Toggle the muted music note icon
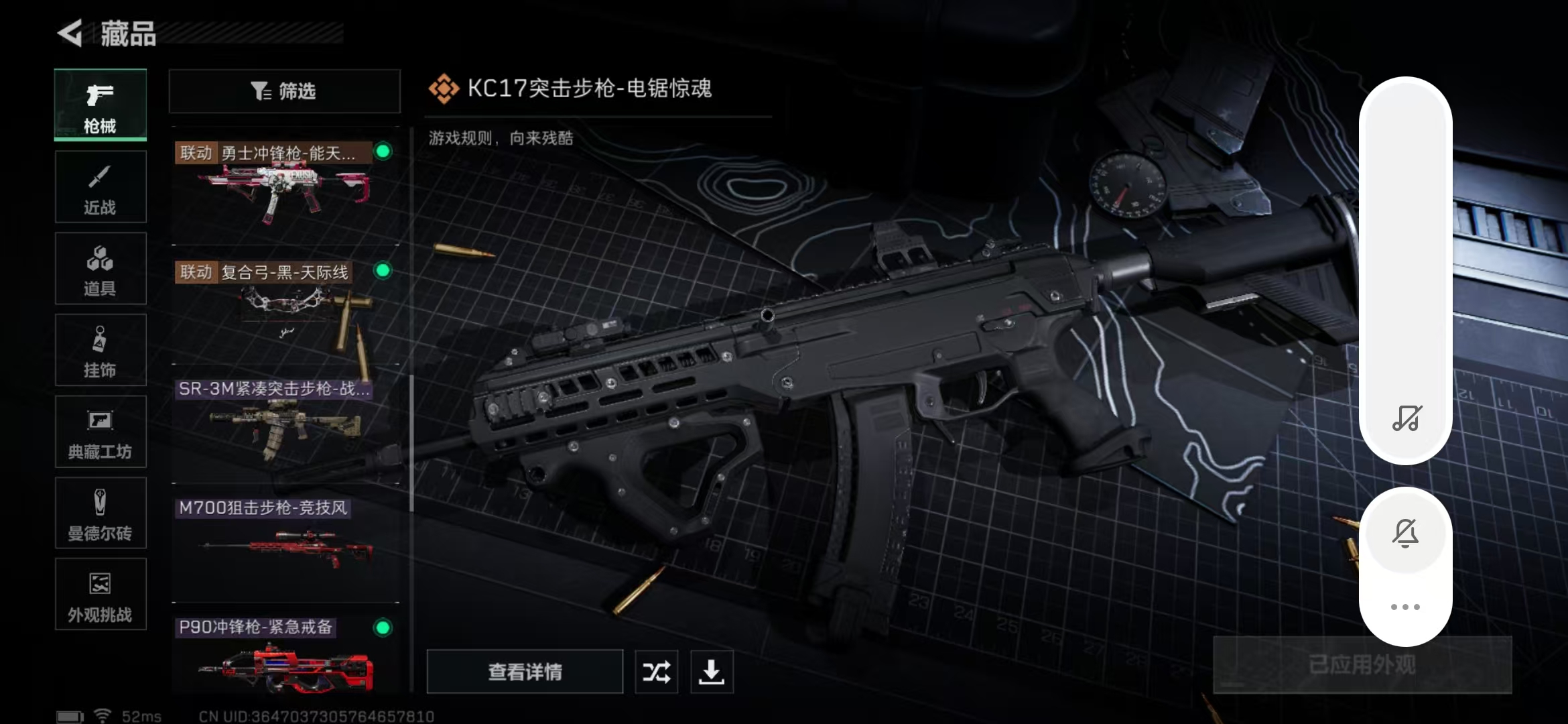 point(1407,418)
